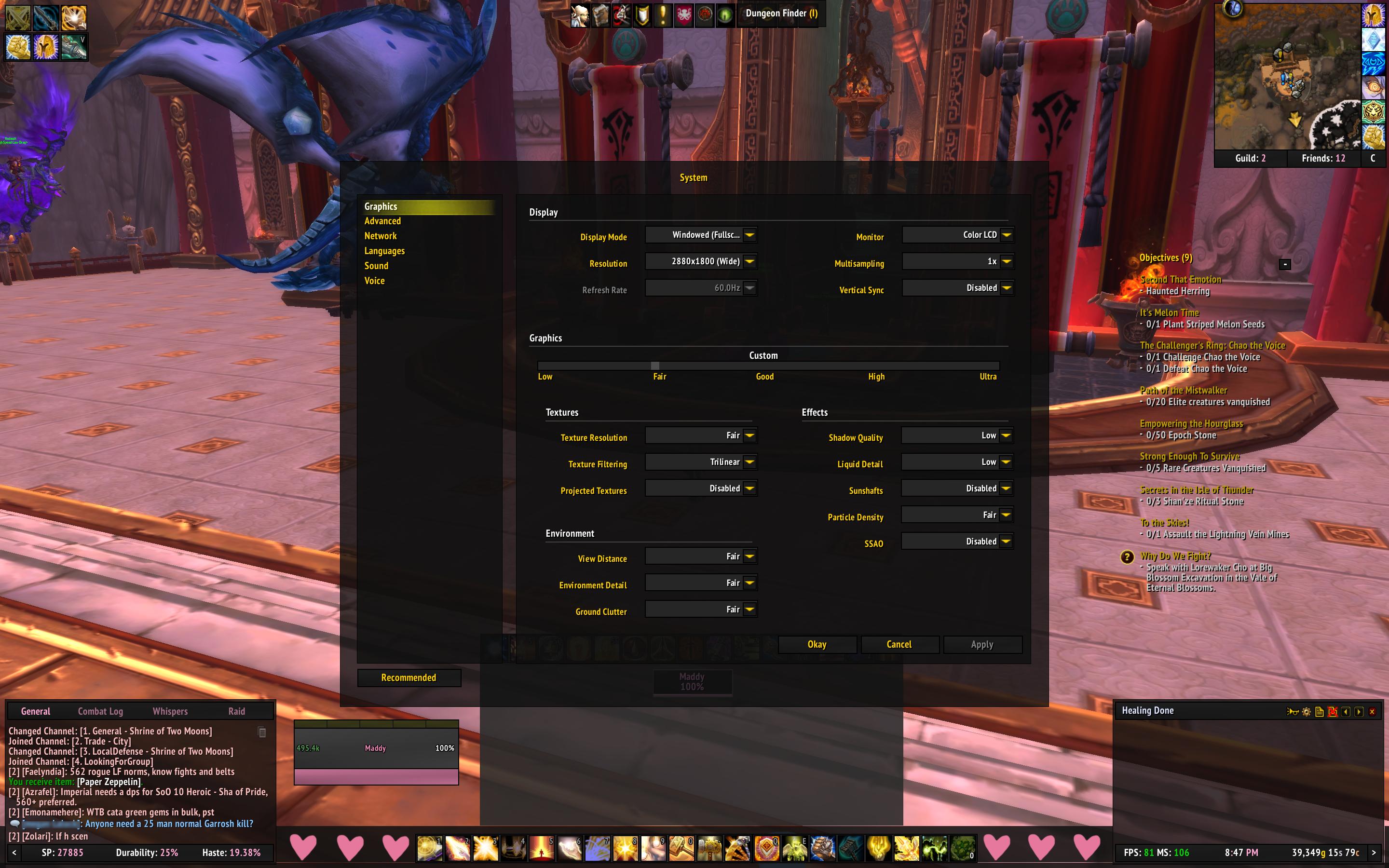The image size is (1389, 868).
Task: Cancel the System settings dialog
Action: pos(899,644)
